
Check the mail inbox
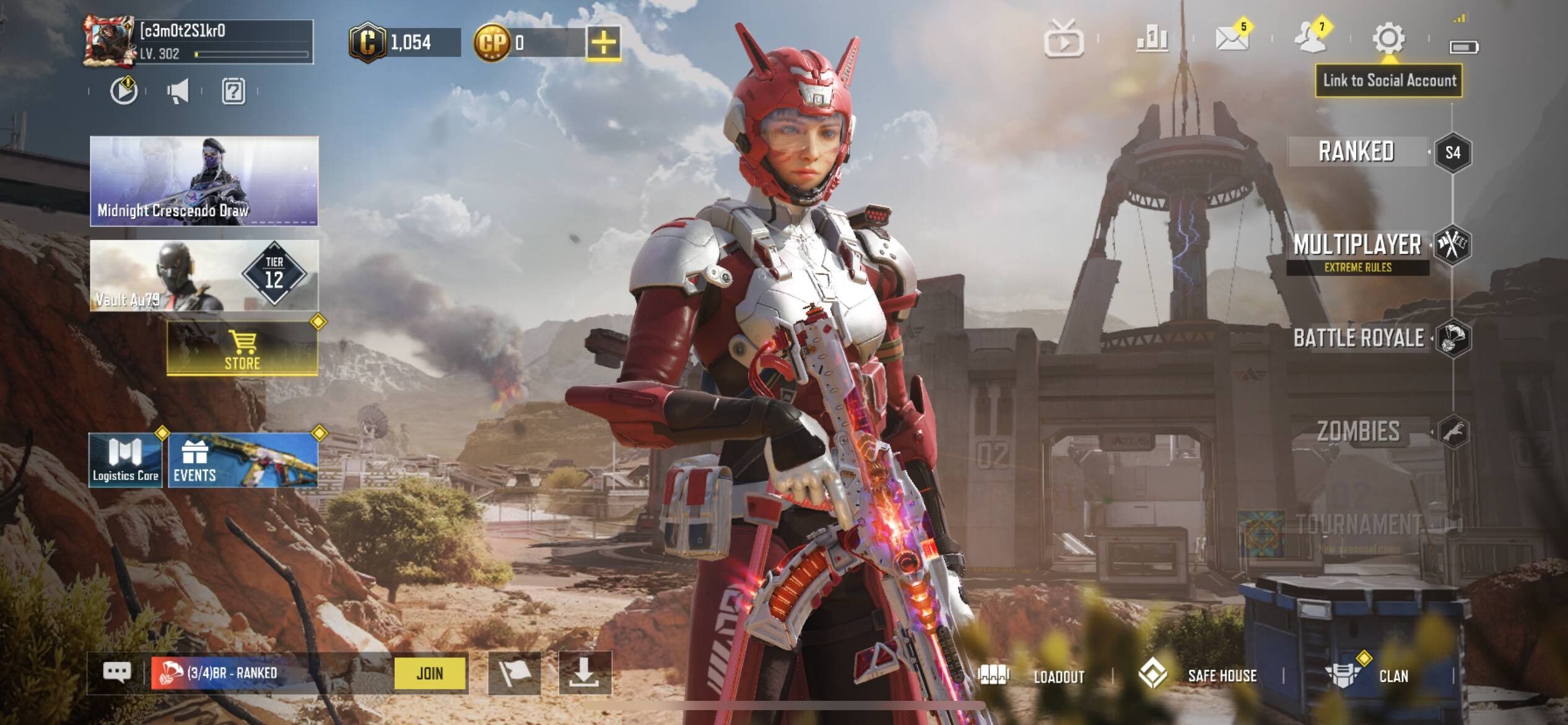(x=1232, y=39)
